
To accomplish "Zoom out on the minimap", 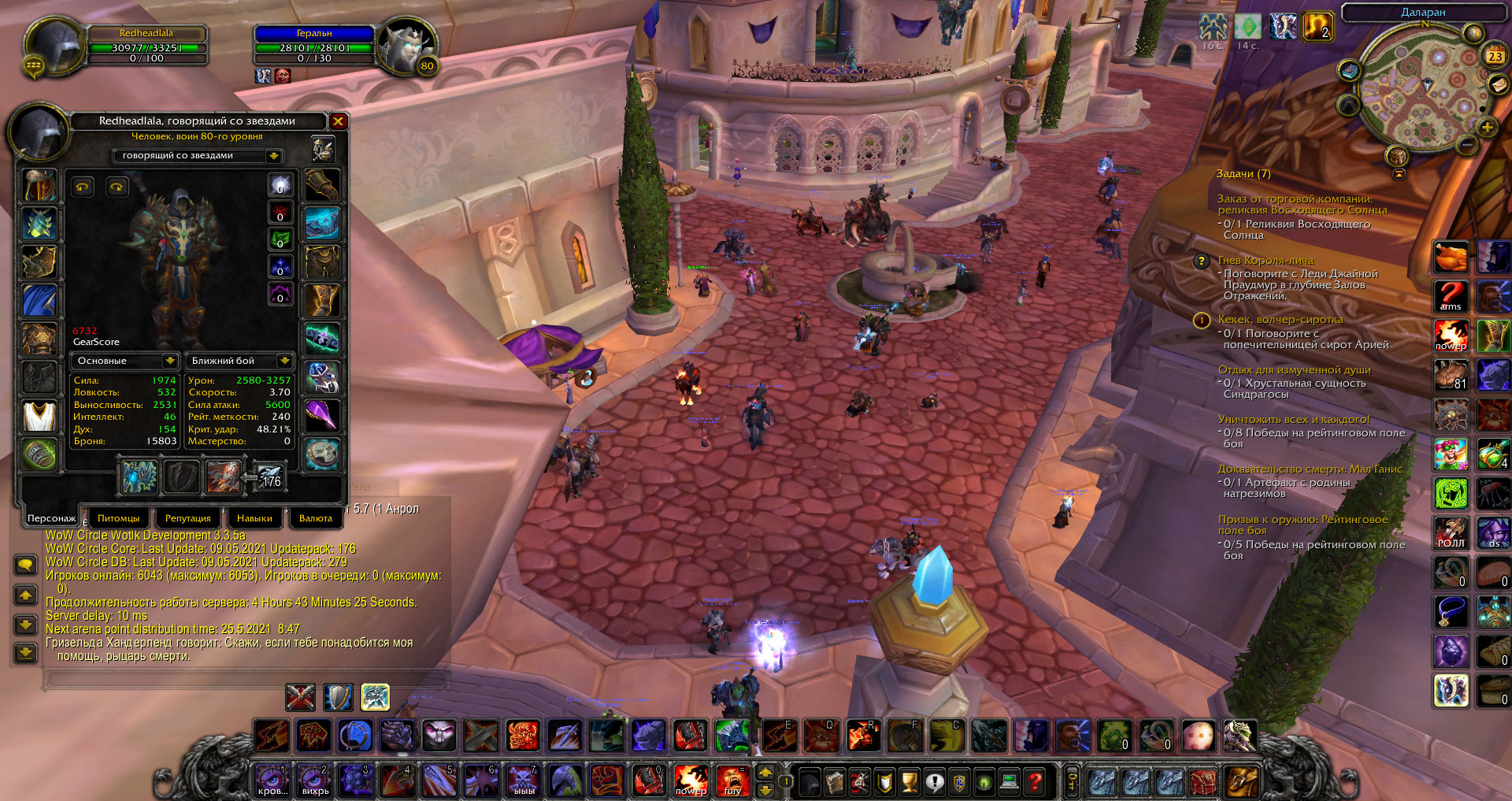I will (x=1466, y=145).
